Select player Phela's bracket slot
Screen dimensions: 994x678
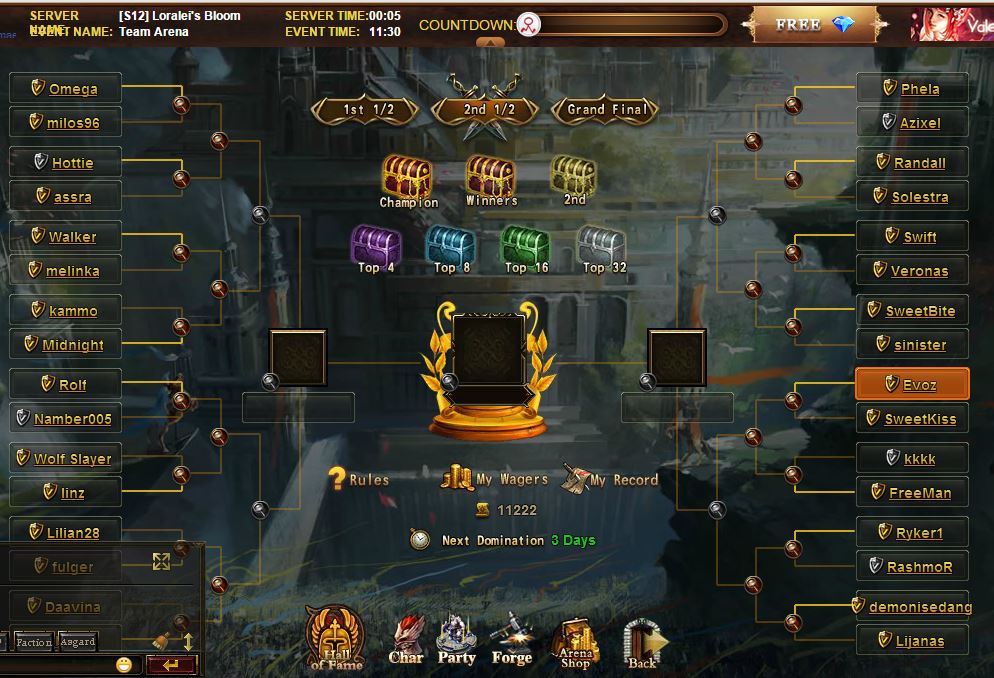point(912,89)
